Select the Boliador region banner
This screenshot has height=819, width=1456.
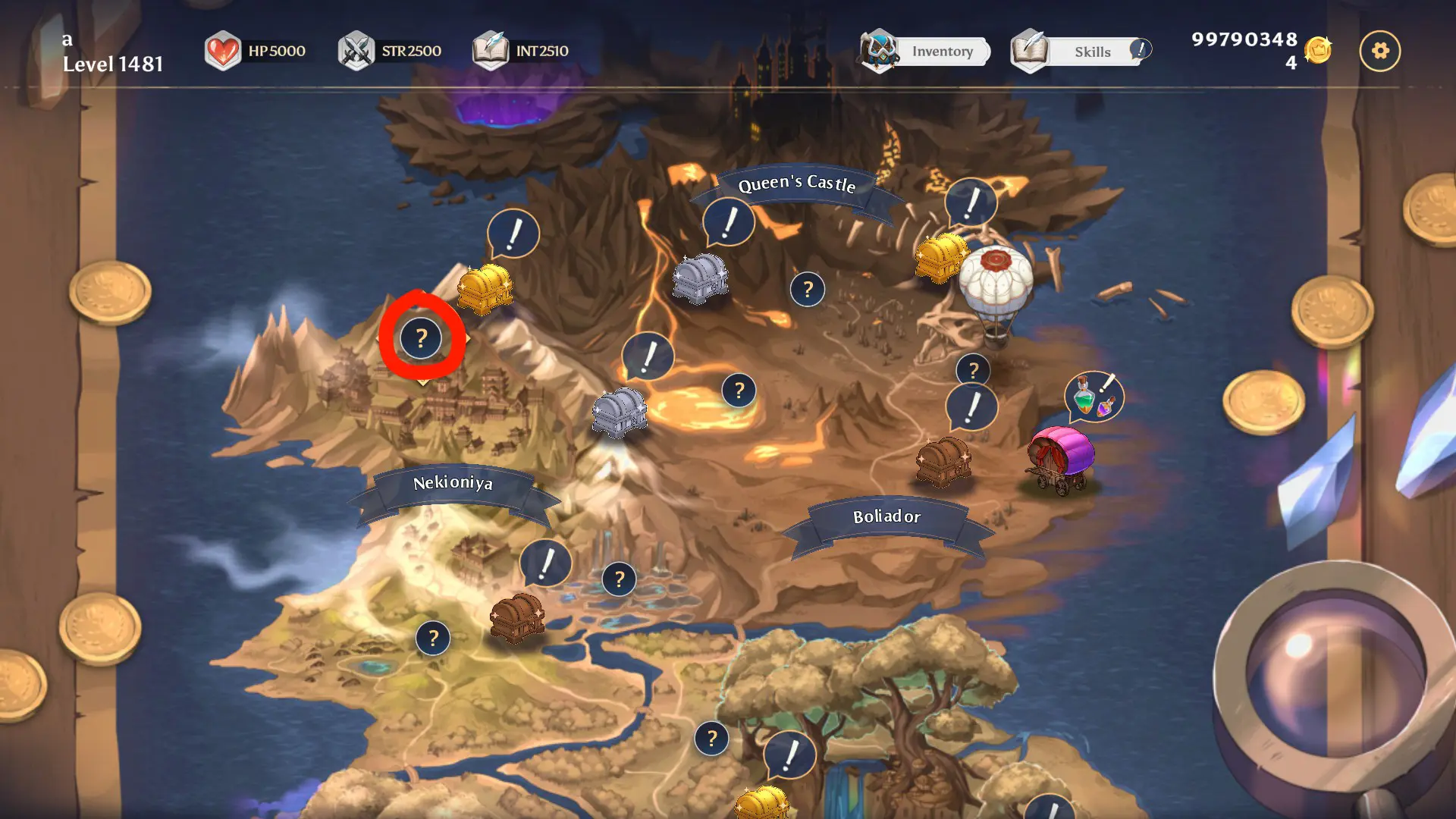point(886,517)
